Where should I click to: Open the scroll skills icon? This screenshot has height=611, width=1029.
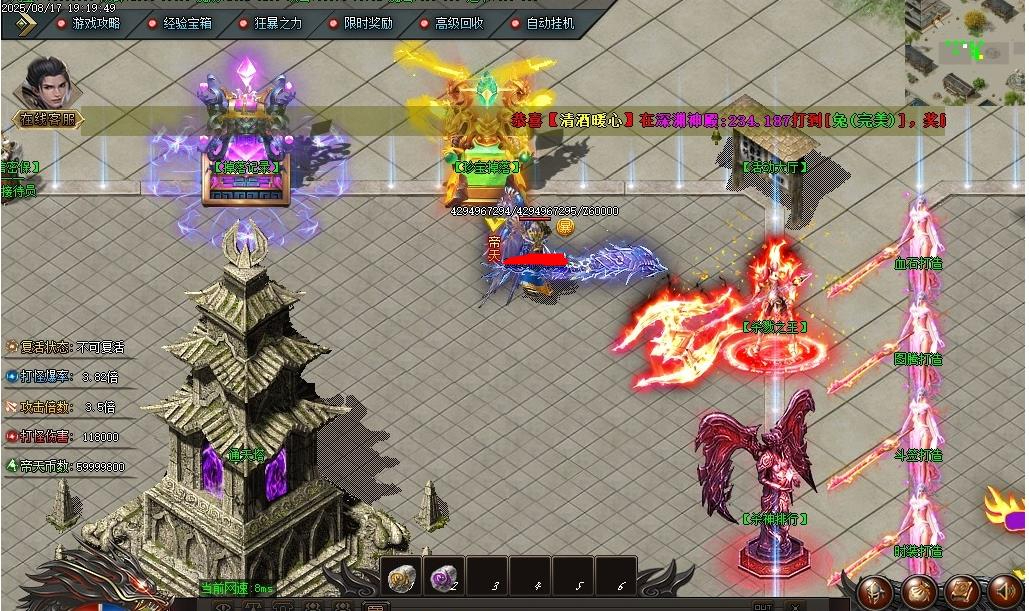coord(962,592)
